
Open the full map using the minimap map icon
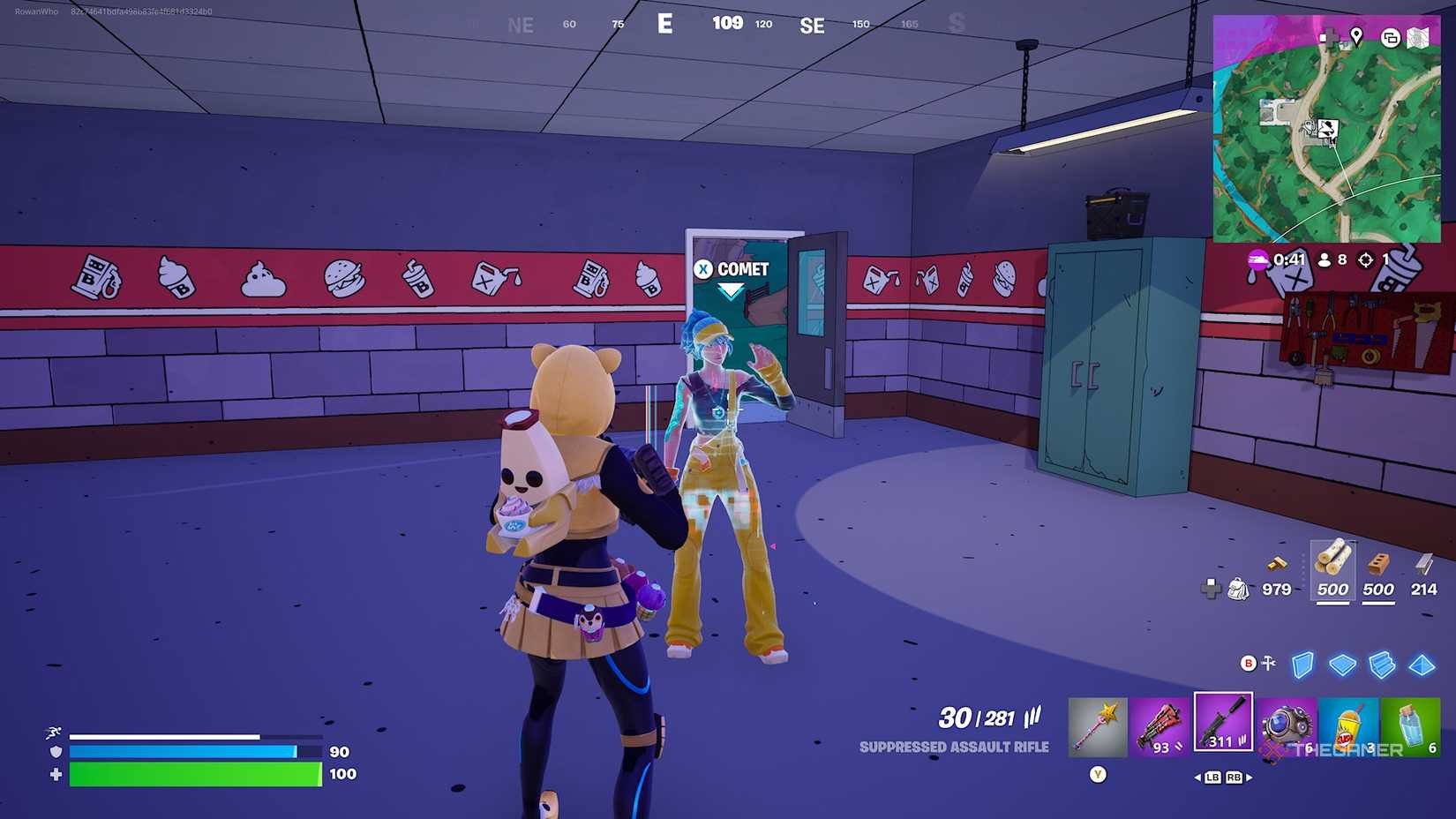pos(1417,38)
